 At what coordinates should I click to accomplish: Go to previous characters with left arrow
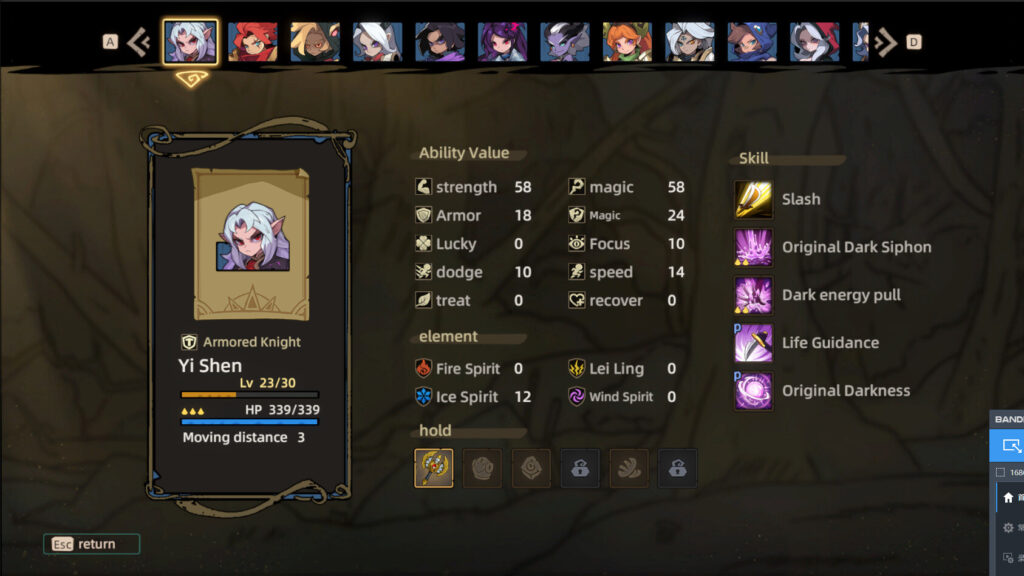(x=139, y=42)
